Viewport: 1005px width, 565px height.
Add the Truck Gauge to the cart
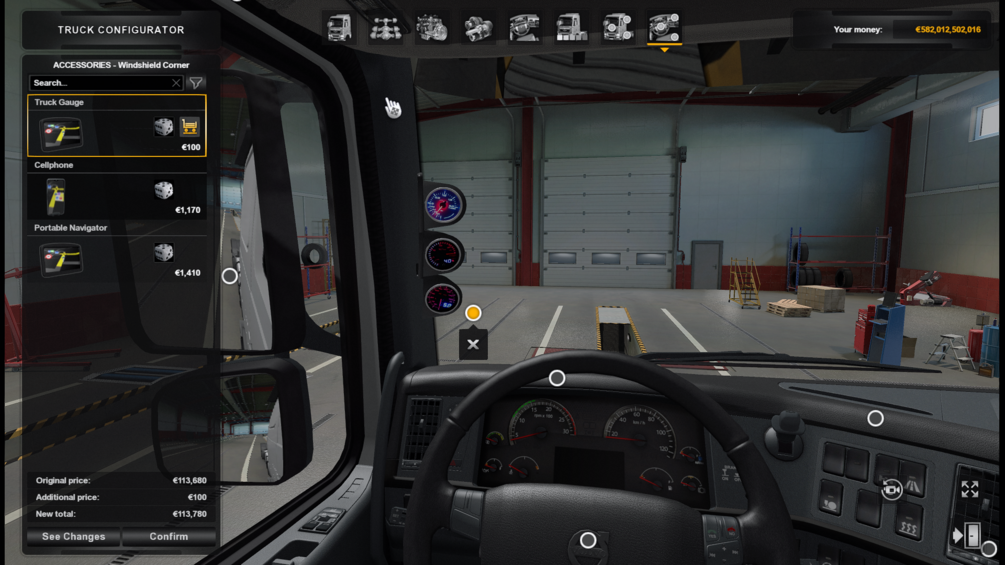[x=189, y=127]
